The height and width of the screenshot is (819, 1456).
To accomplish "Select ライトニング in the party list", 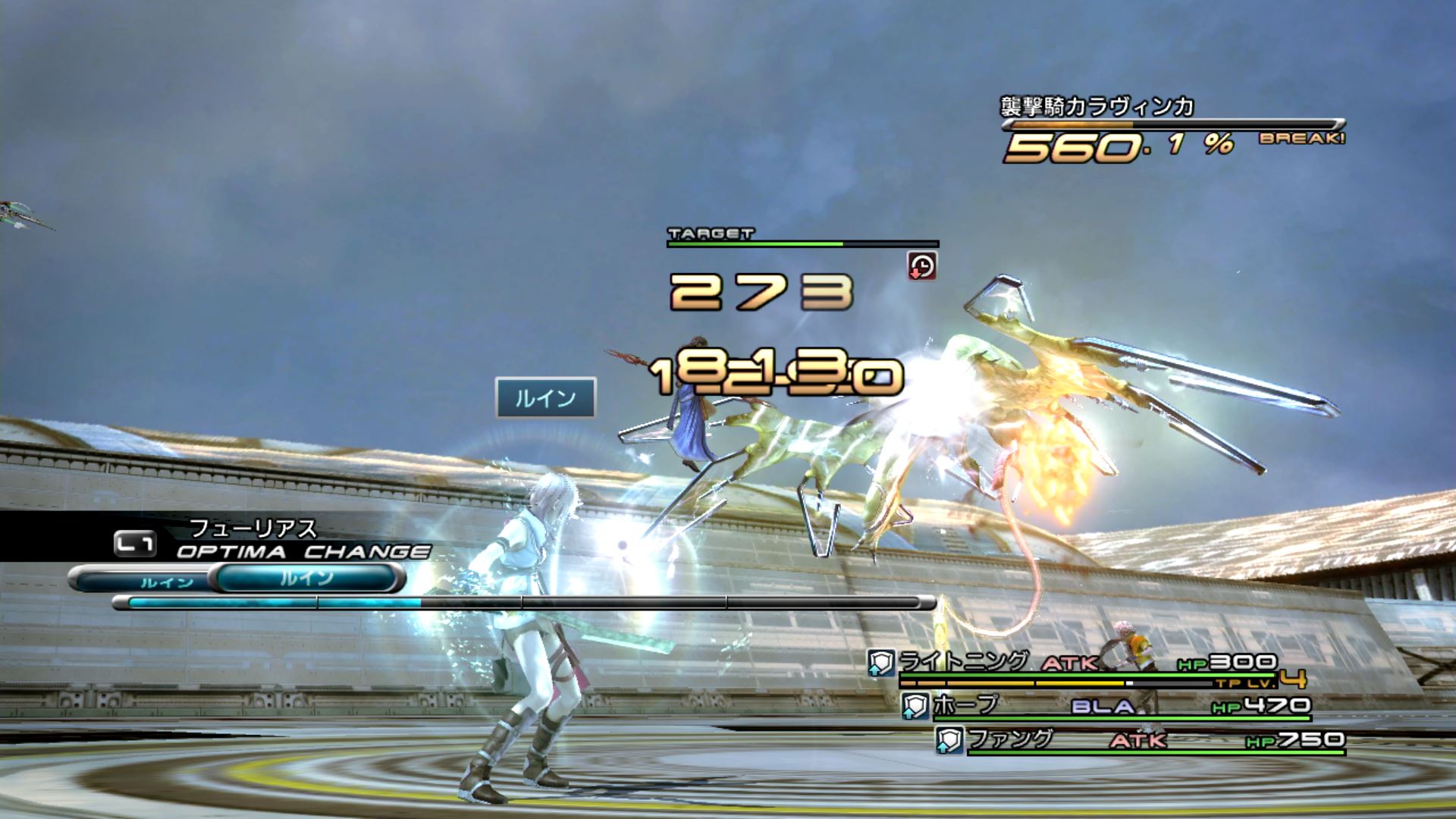I will (963, 662).
